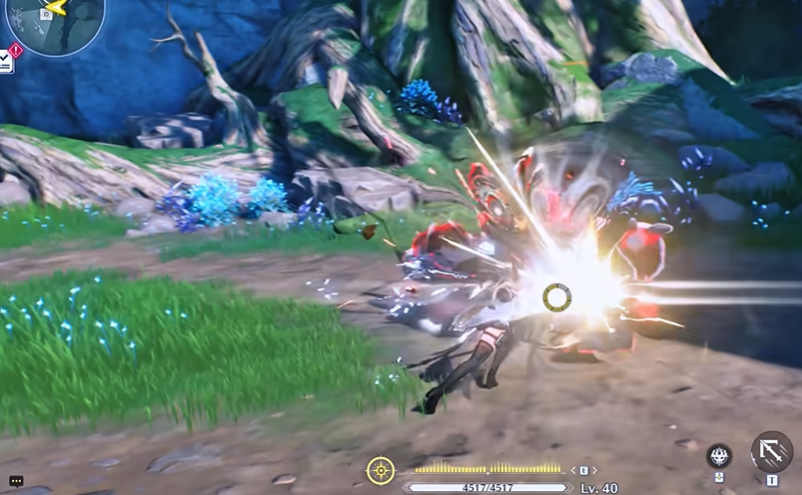Activate the sword slash skill icon
The width and height of the screenshot is (802, 495).
click(771, 452)
